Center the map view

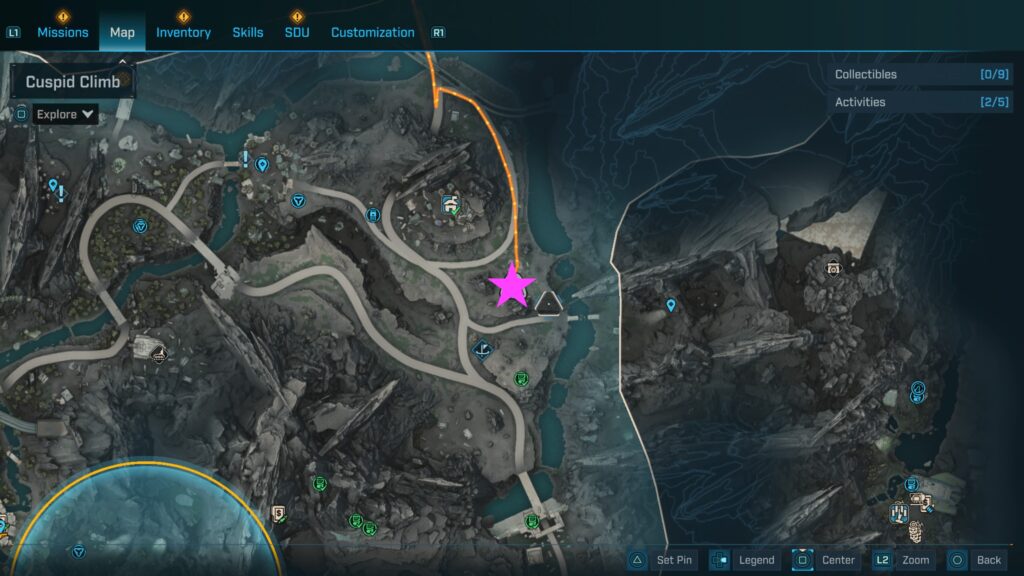tap(826, 560)
